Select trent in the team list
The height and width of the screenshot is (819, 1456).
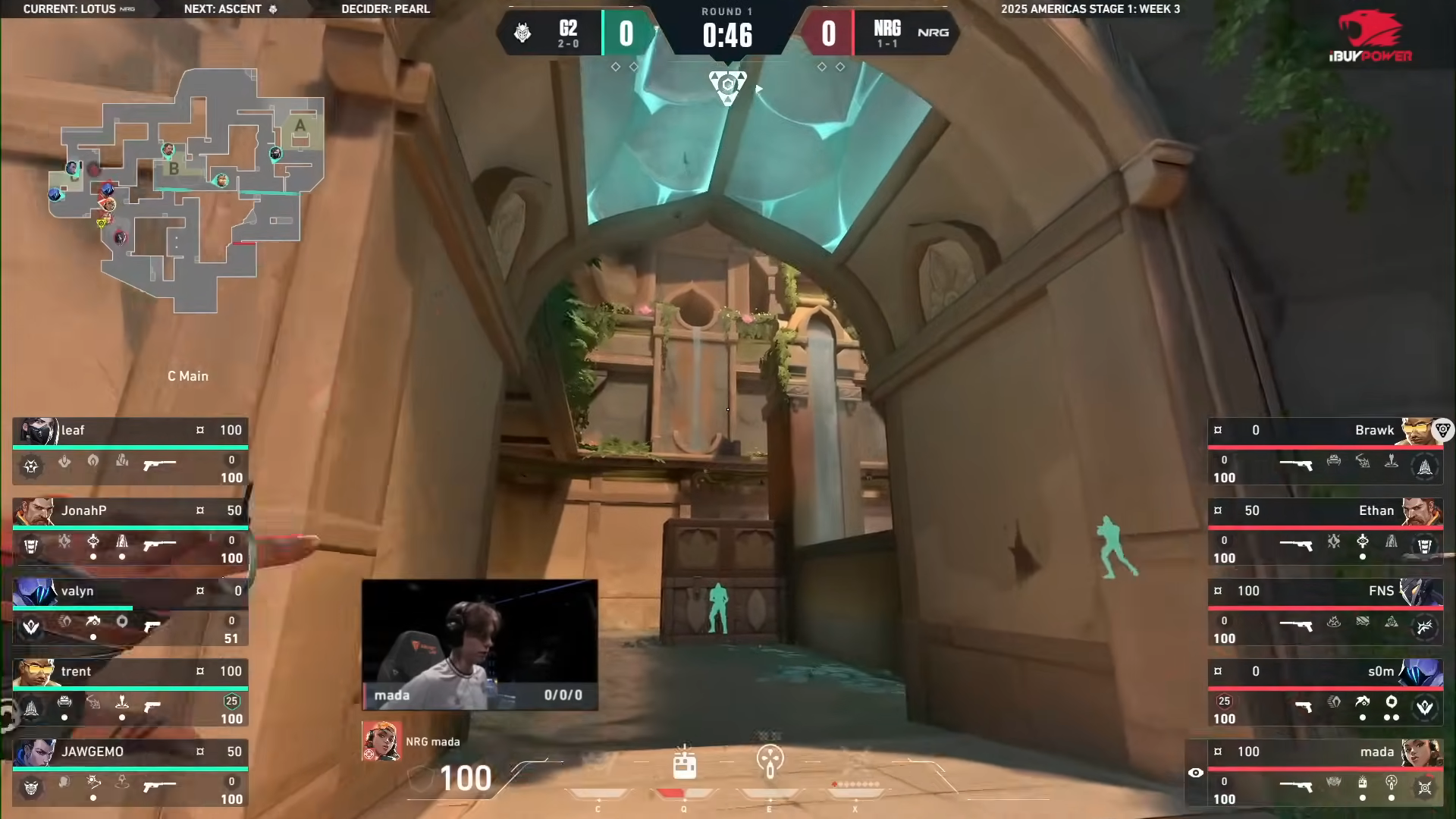130,692
